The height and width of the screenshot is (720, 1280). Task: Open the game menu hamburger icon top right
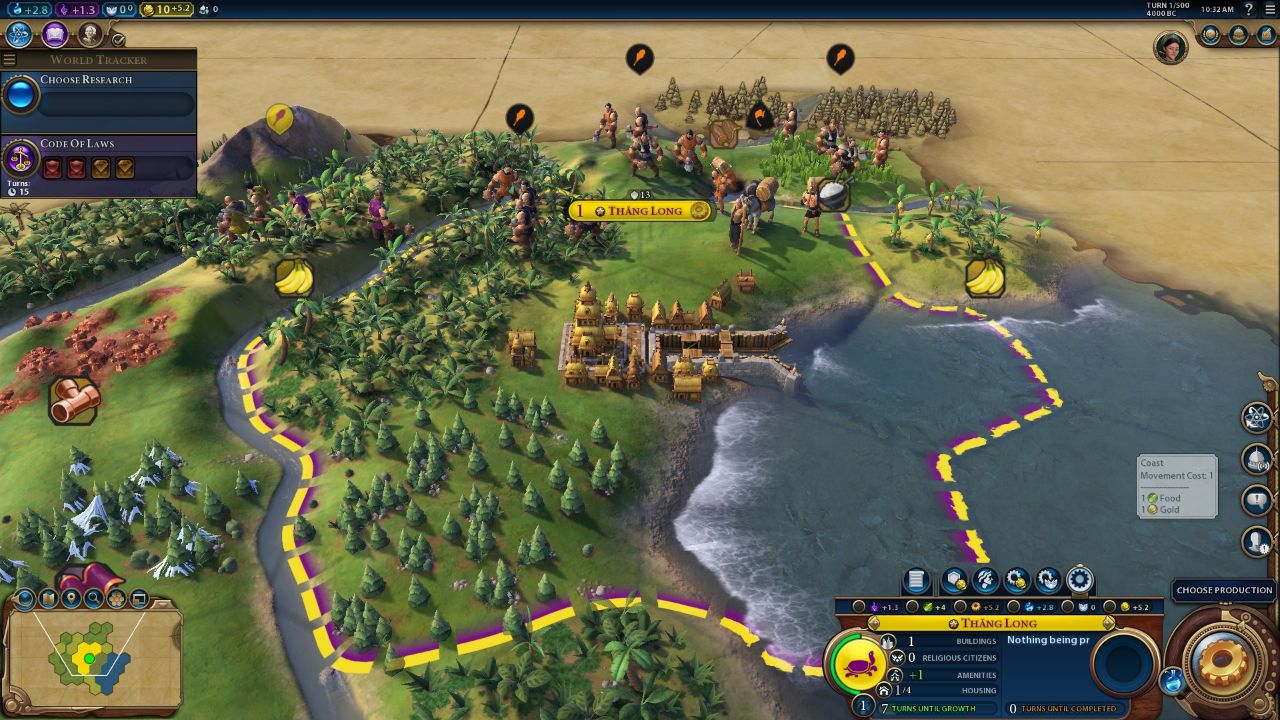coord(1270,9)
